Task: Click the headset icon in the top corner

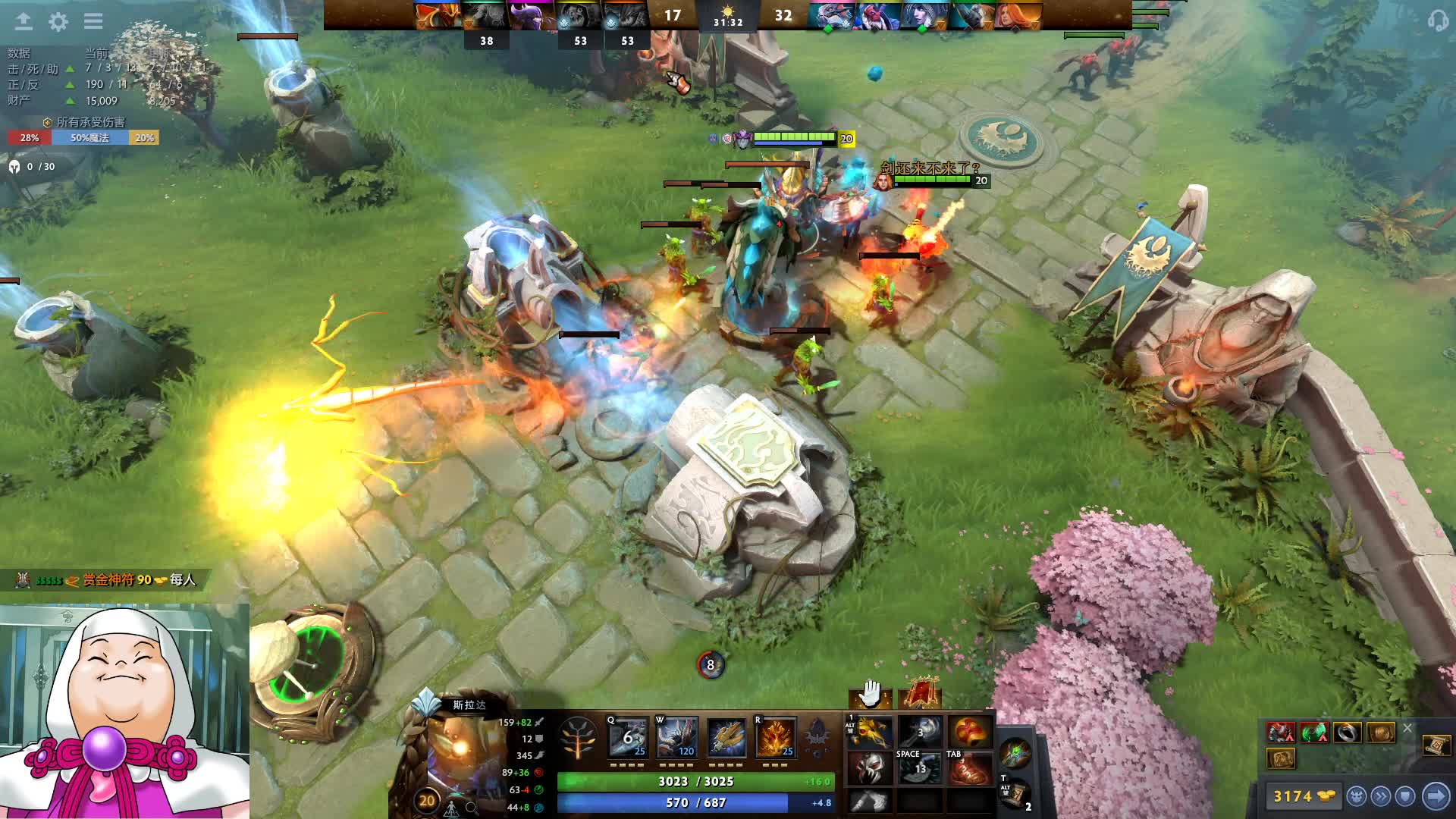Action: (1437, 20)
